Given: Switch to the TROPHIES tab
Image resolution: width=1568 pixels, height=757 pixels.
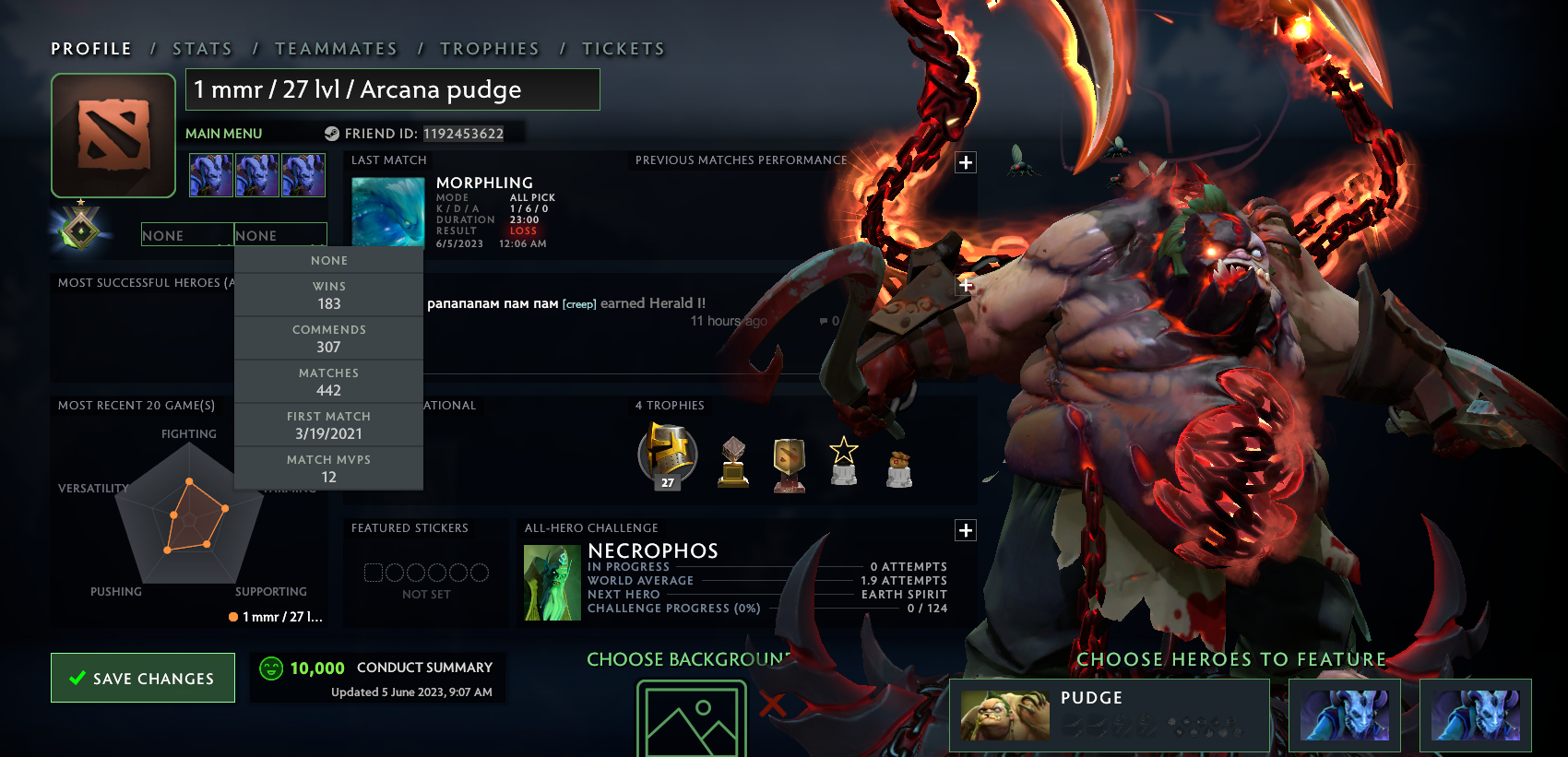Looking at the screenshot, I should click(x=491, y=48).
